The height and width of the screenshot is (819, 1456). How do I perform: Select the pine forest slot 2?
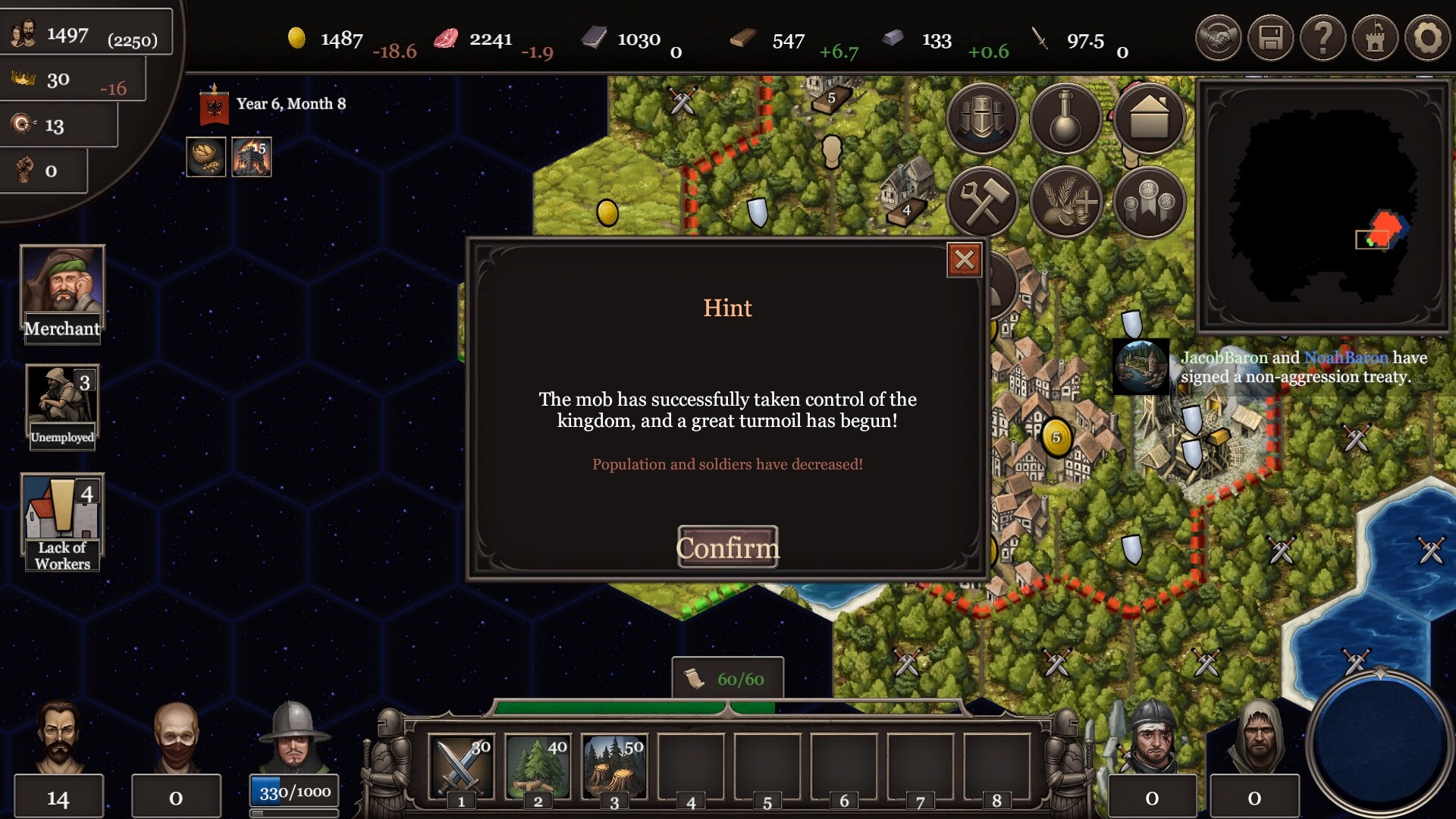(x=538, y=766)
